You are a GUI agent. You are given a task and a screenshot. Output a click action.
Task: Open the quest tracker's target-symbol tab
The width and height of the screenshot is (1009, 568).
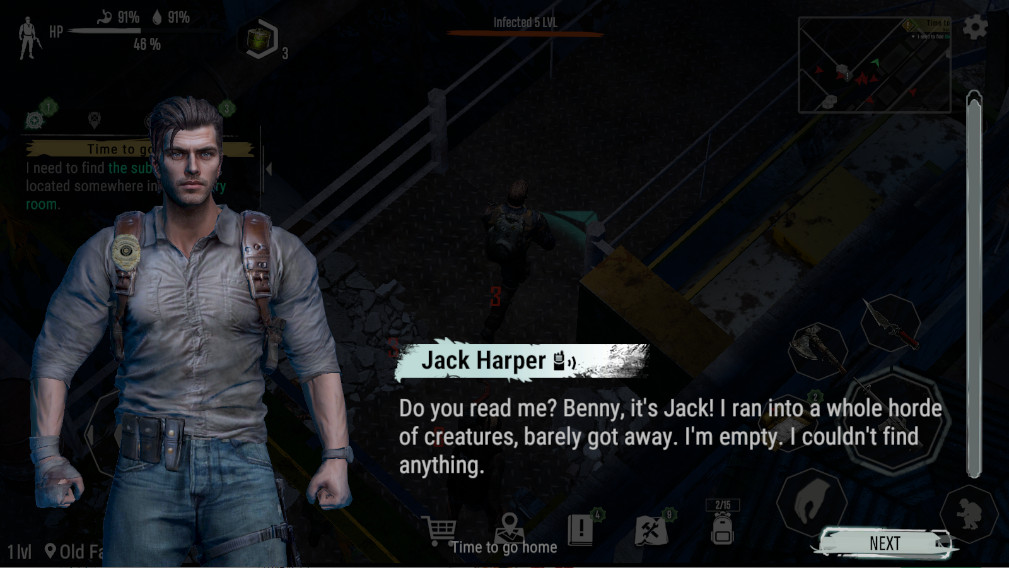coord(36,119)
